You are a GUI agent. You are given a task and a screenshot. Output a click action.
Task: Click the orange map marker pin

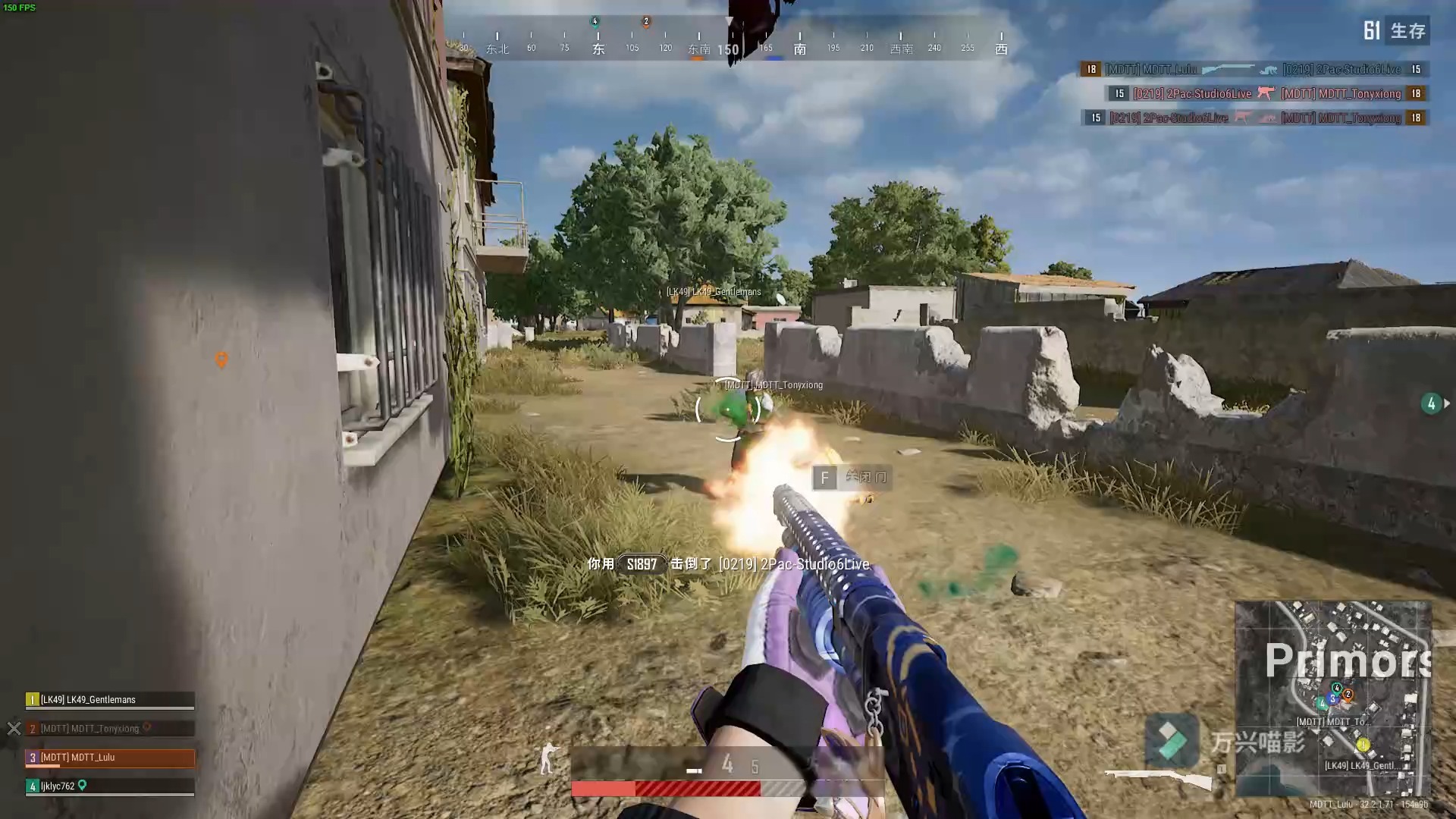coord(221,359)
